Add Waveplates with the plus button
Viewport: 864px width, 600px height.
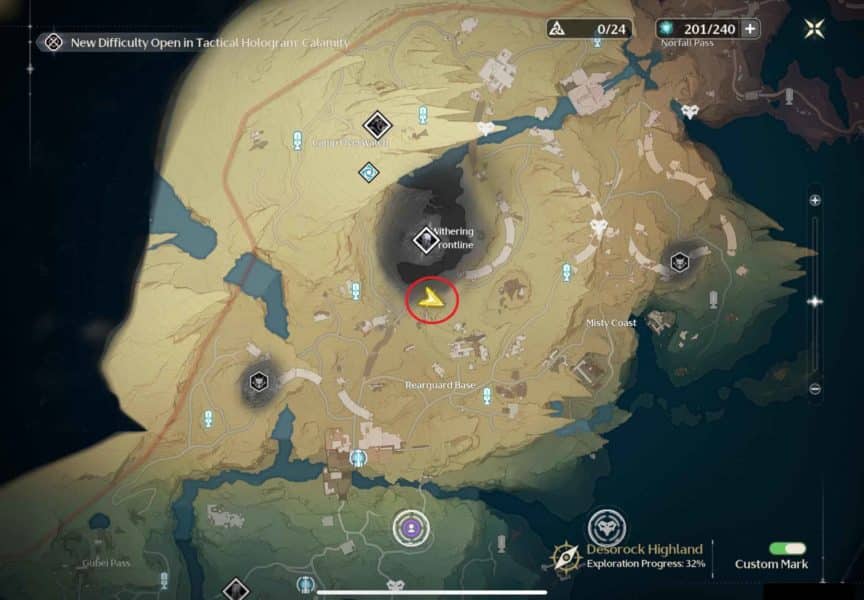[749, 29]
